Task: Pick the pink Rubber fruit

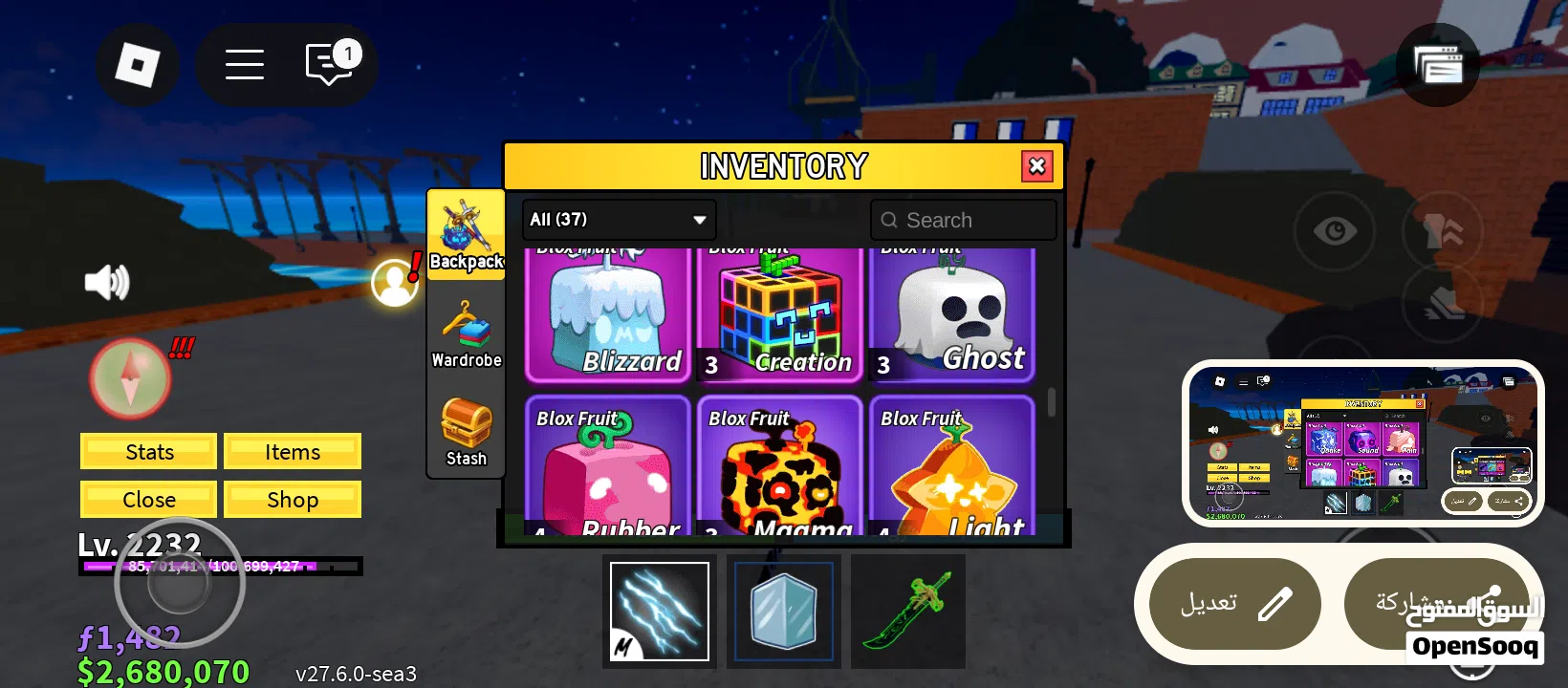Action: coord(607,465)
